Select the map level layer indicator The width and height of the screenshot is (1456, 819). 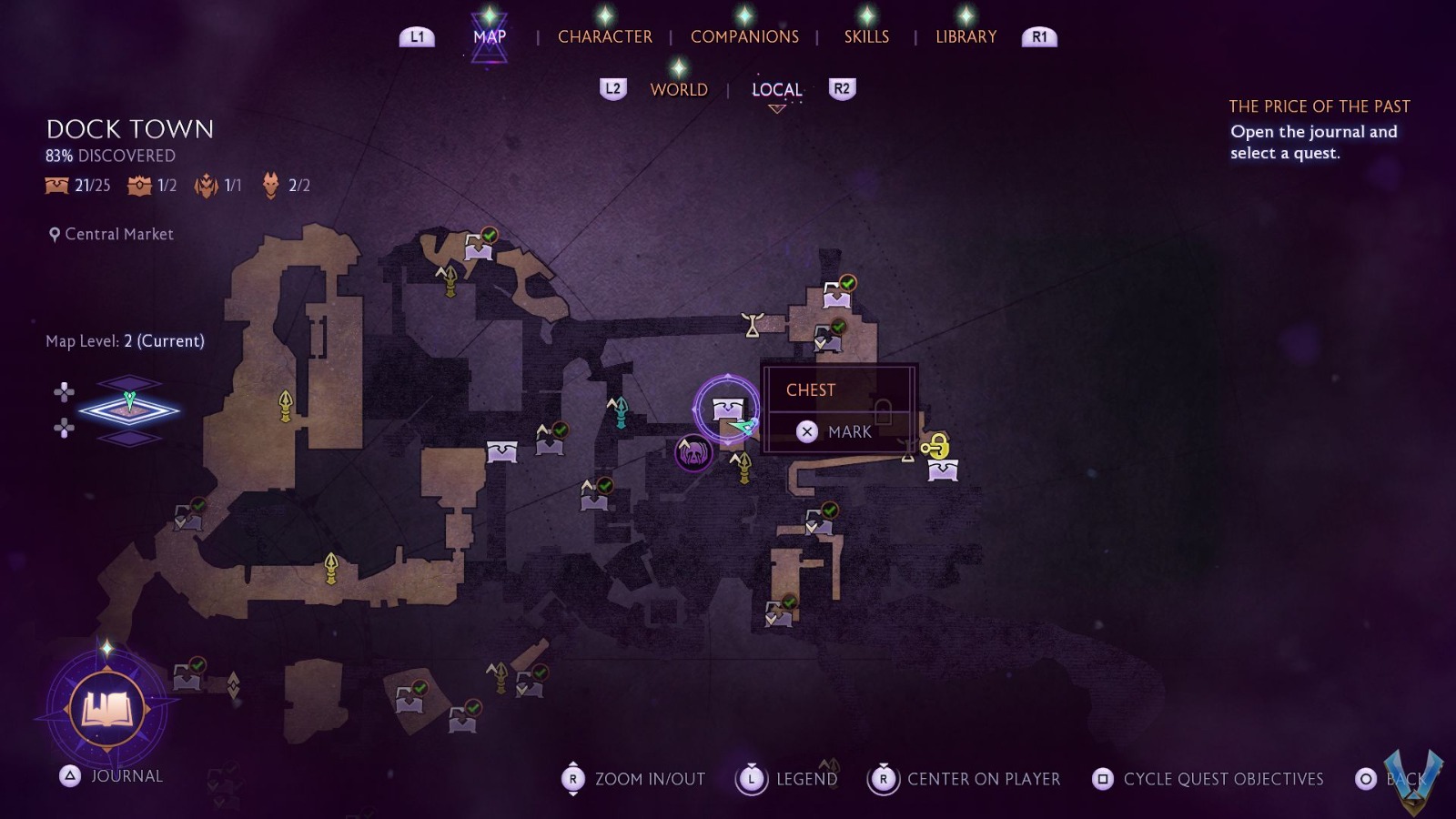point(129,410)
